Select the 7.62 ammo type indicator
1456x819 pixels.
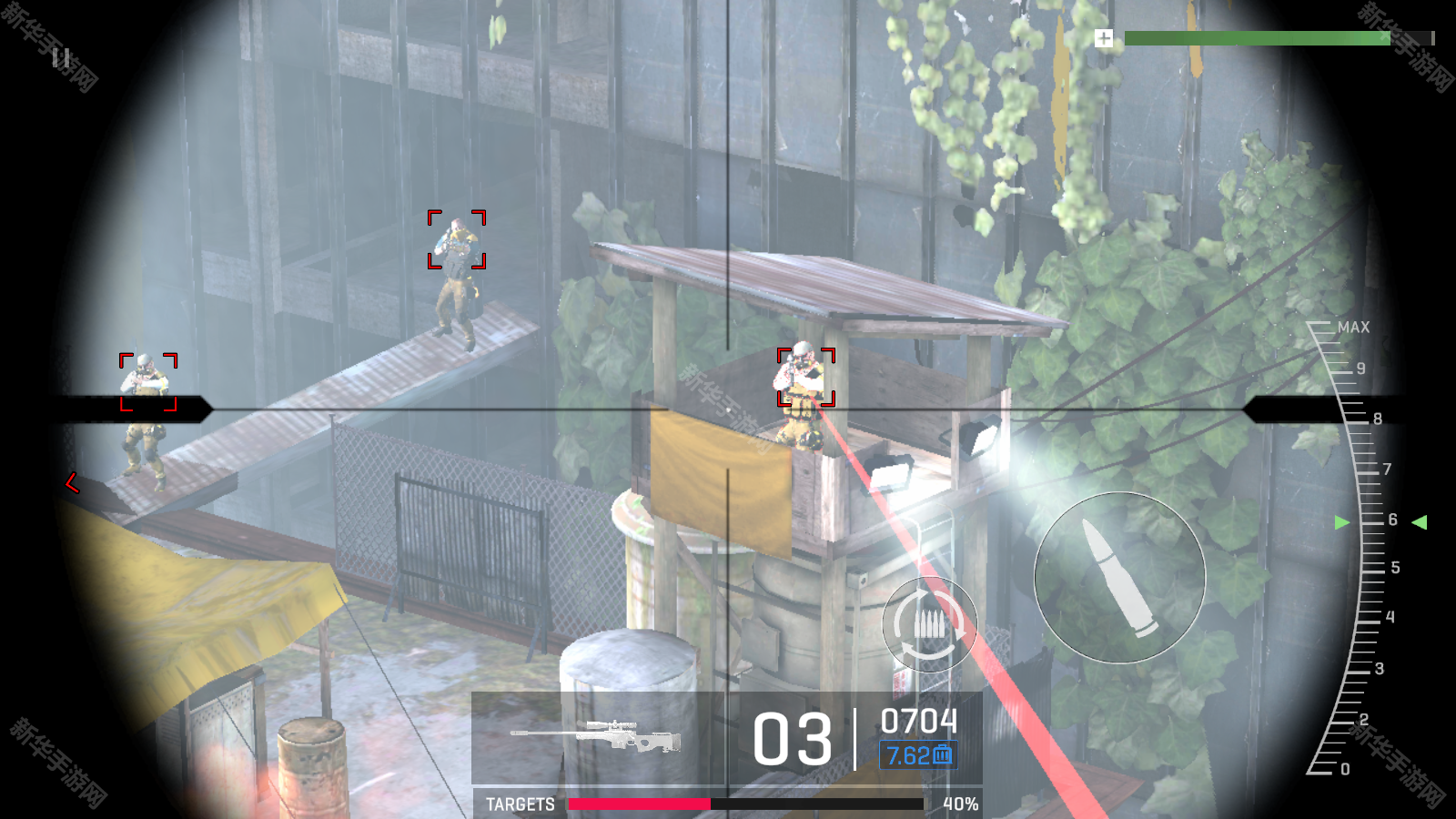point(917,755)
